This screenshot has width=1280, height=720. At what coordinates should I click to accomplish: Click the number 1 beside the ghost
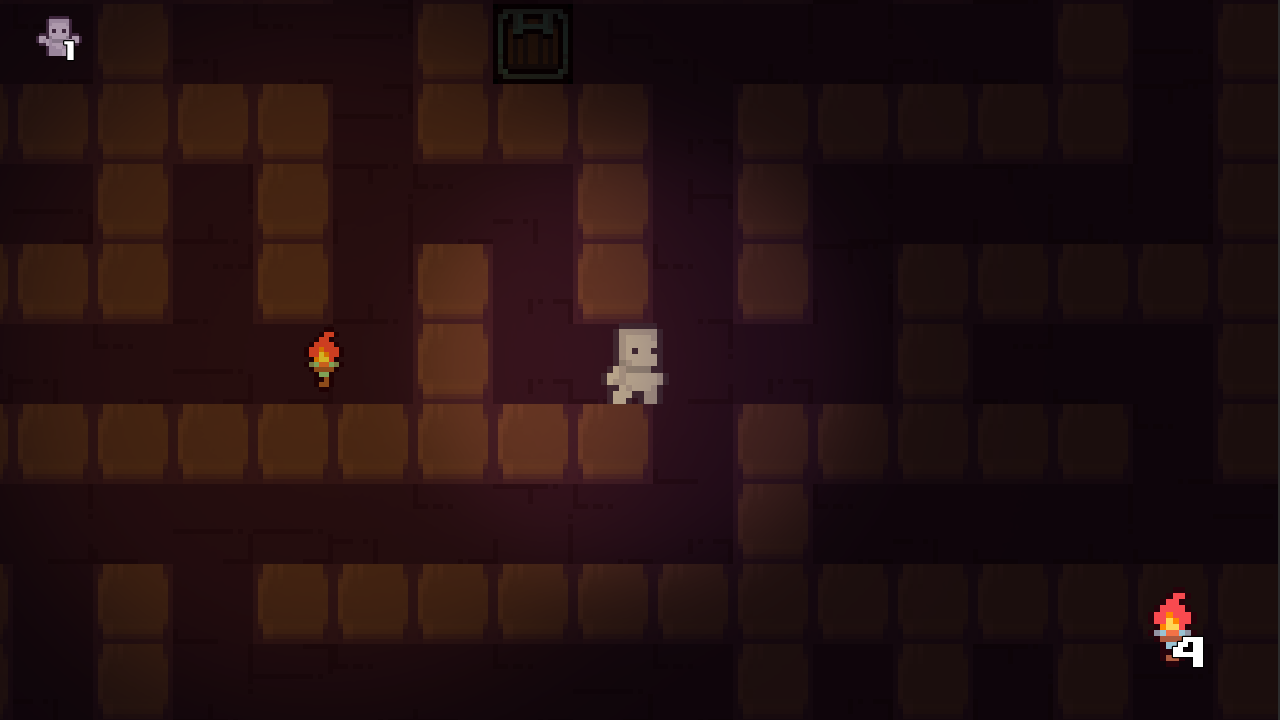click(x=70, y=48)
